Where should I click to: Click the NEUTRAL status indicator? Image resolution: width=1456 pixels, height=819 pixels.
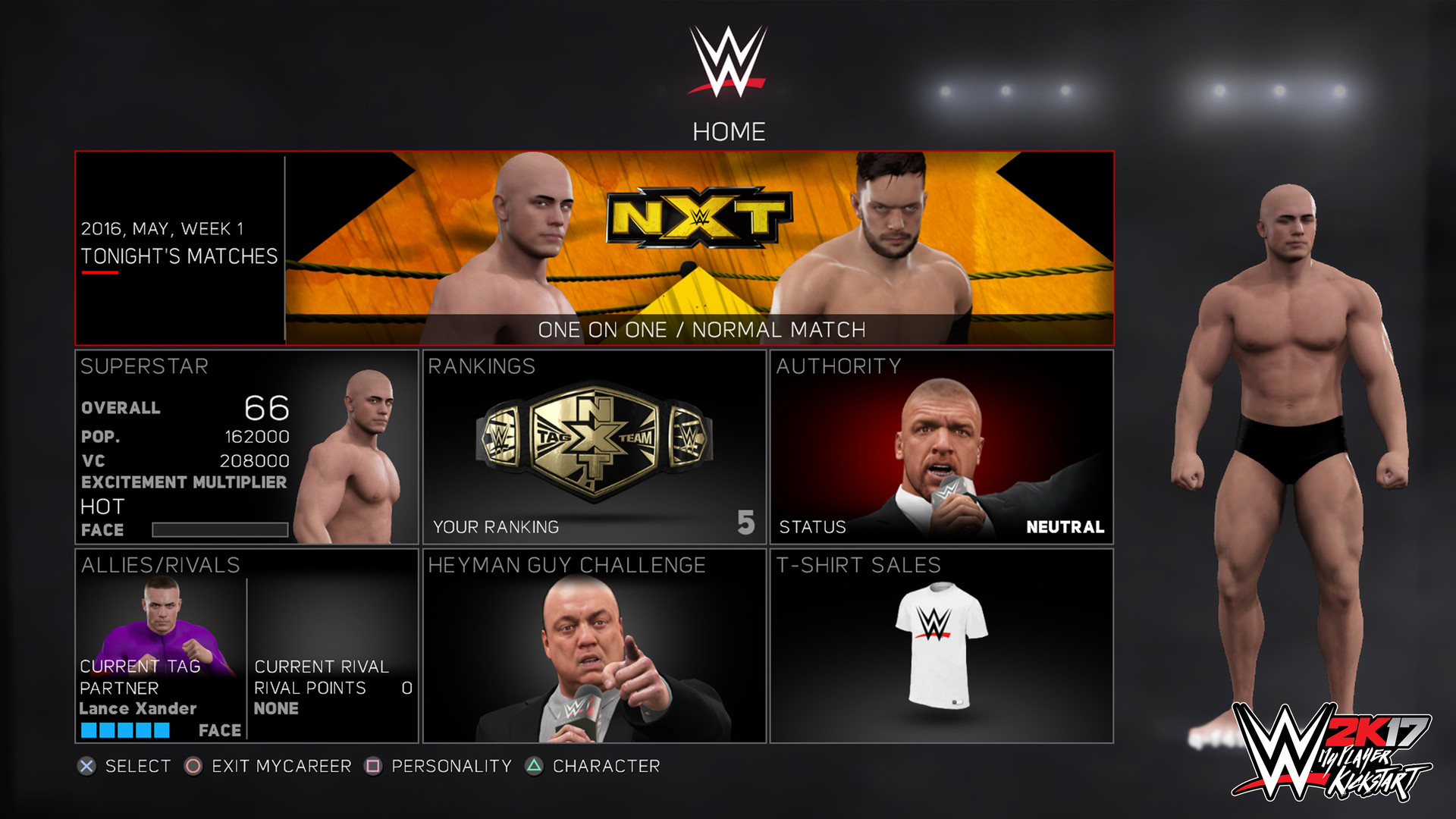[1065, 525]
